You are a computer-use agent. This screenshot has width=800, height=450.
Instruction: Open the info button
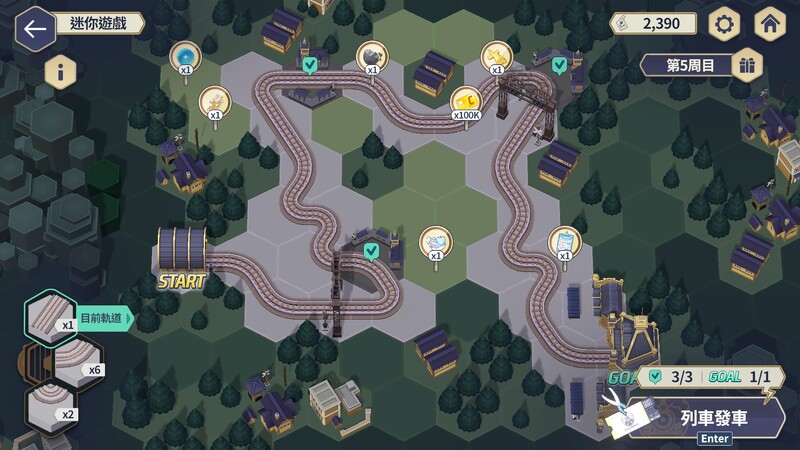[61, 72]
